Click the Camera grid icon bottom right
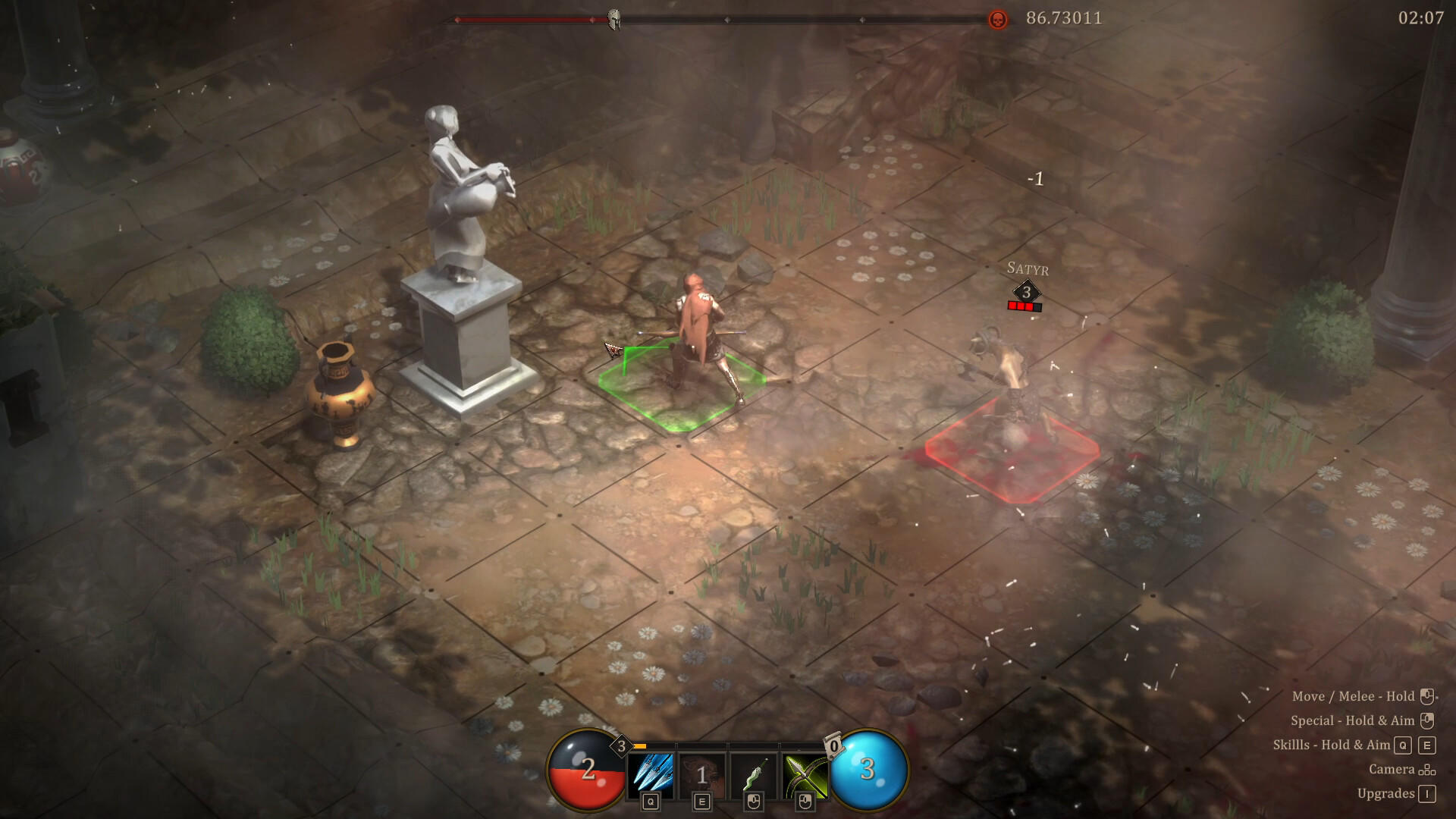This screenshot has width=1456, height=819. coord(1427,770)
